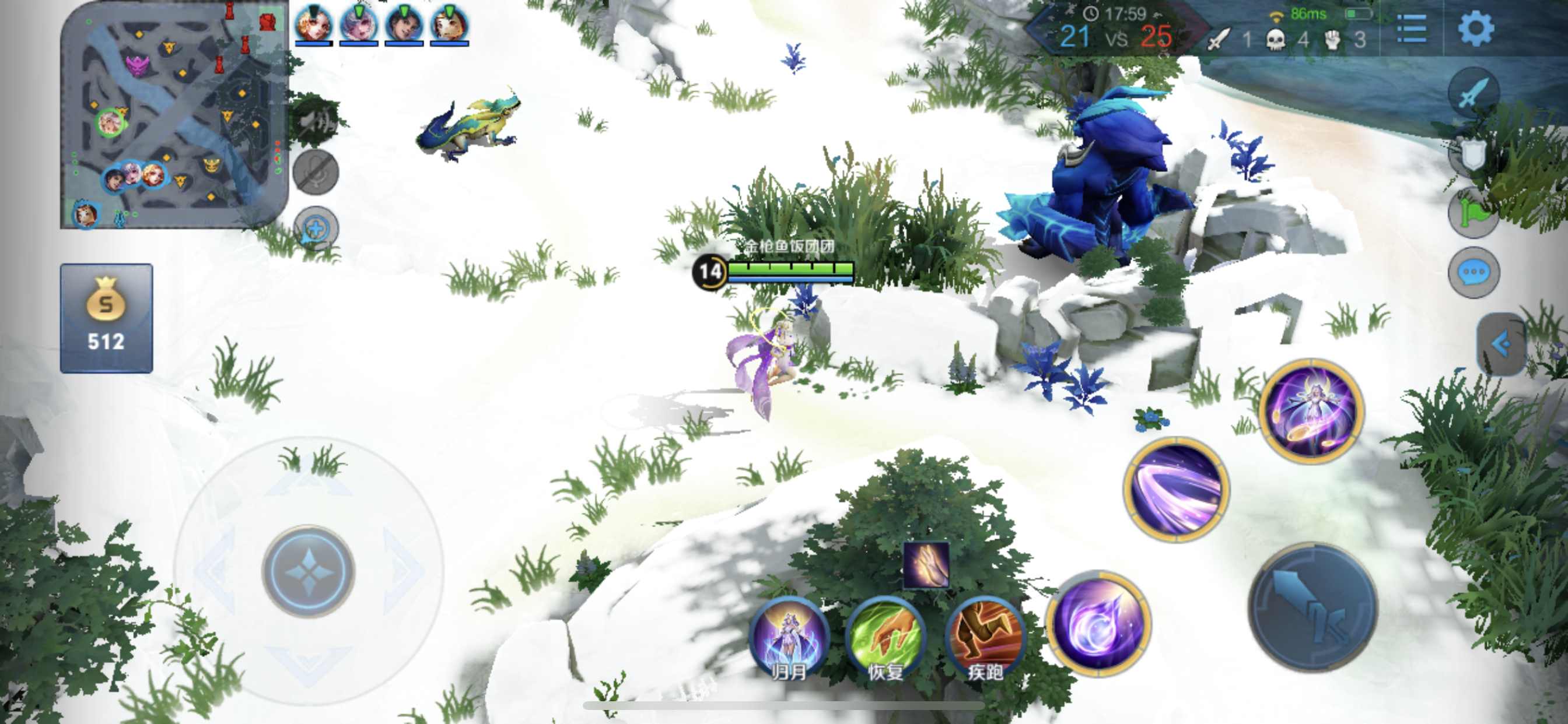The height and width of the screenshot is (724, 1568).
Task: Open the scoreboard list icon
Action: click(1411, 29)
